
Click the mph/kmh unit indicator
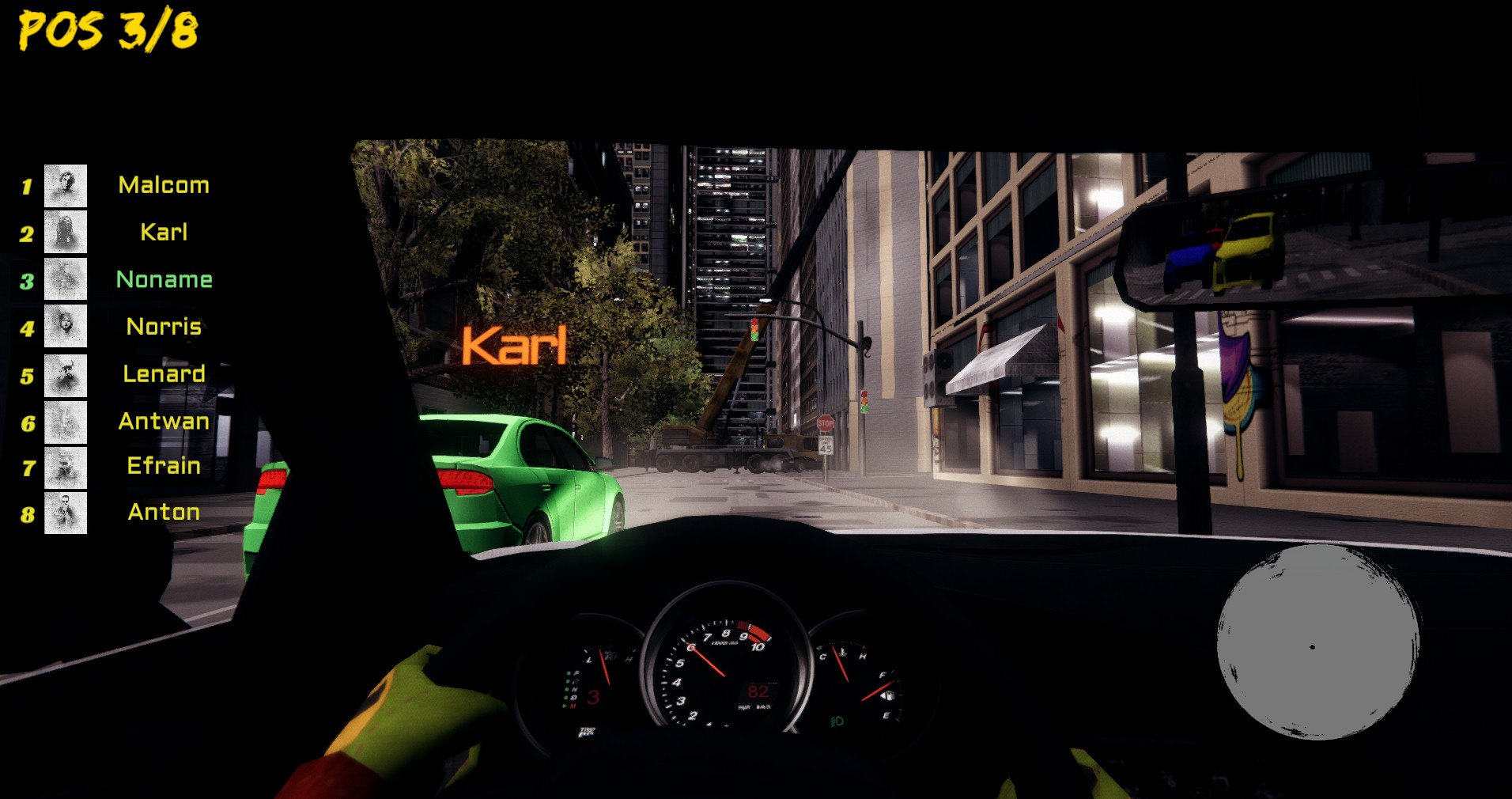(x=754, y=707)
